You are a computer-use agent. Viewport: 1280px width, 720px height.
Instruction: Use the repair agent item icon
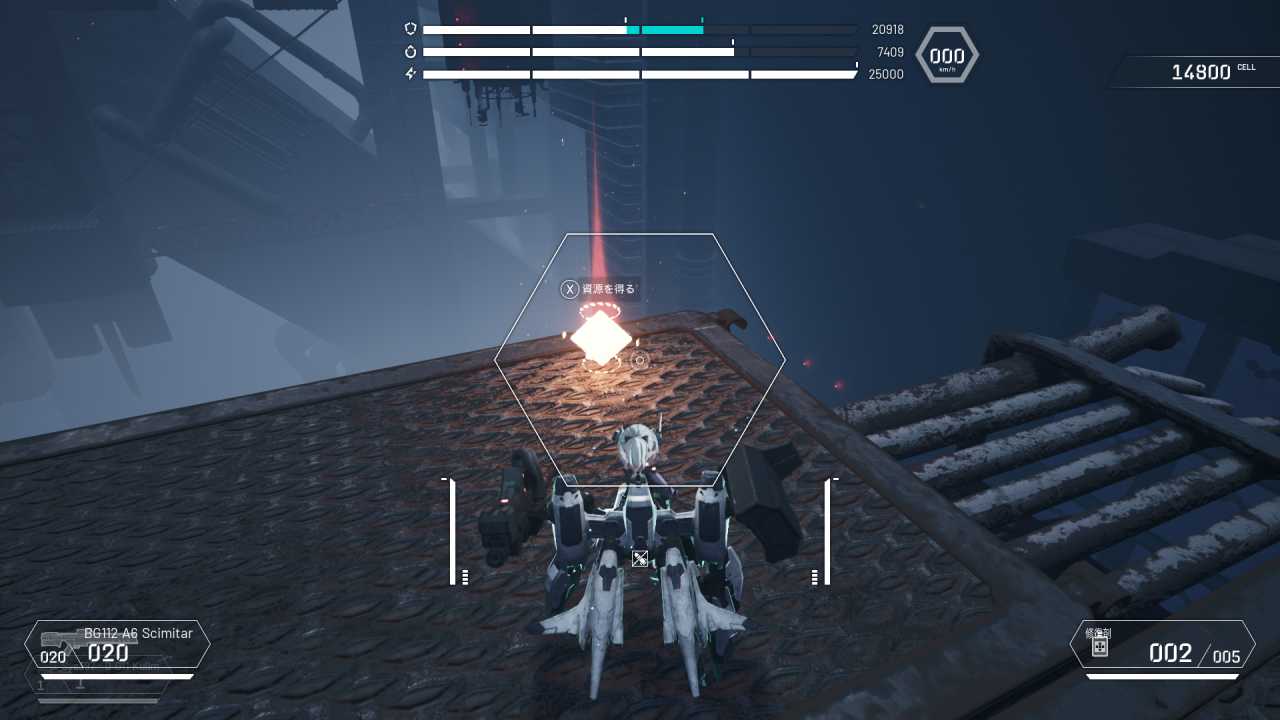(1099, 647)
